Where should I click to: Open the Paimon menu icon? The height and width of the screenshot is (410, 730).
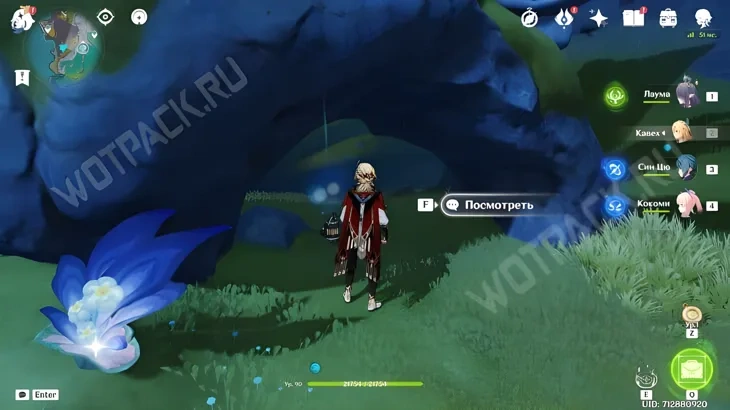coord(22,18)
